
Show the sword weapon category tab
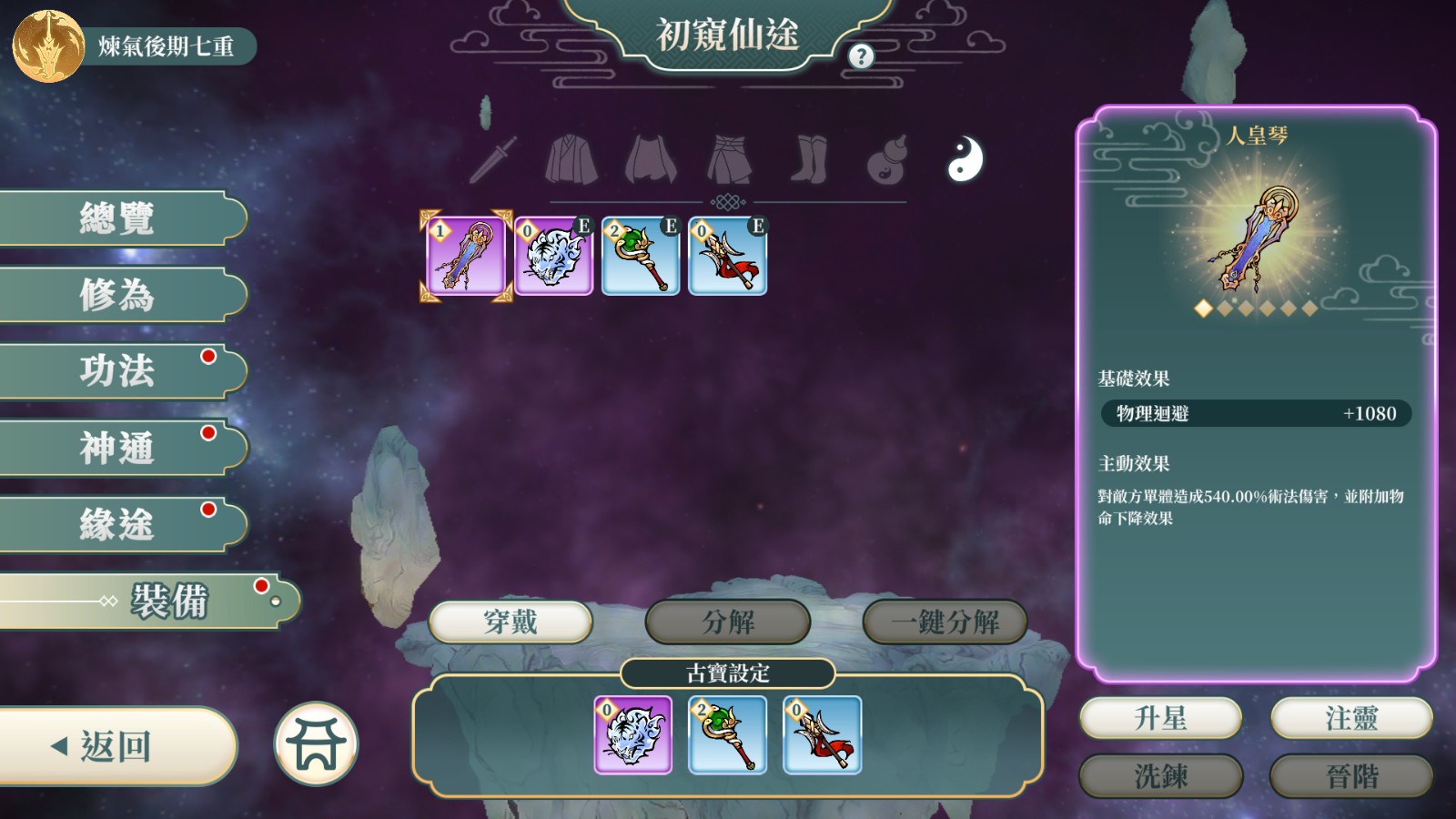click(x=493, y=160)
